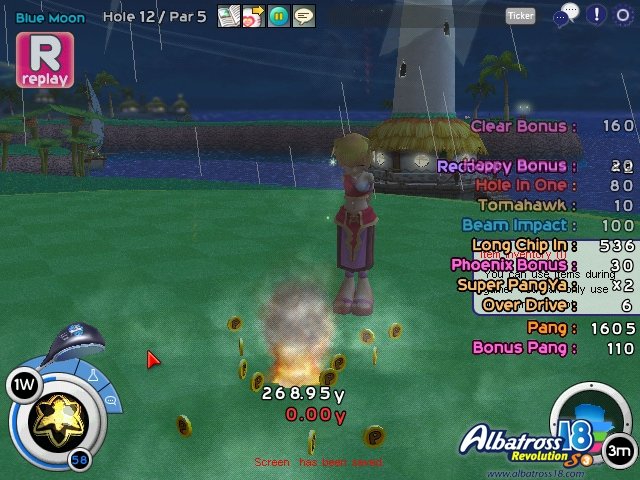This screenshot has height=480, width=640.
Task: Select the 1W club indicator
Action: (x=22, y=384)
